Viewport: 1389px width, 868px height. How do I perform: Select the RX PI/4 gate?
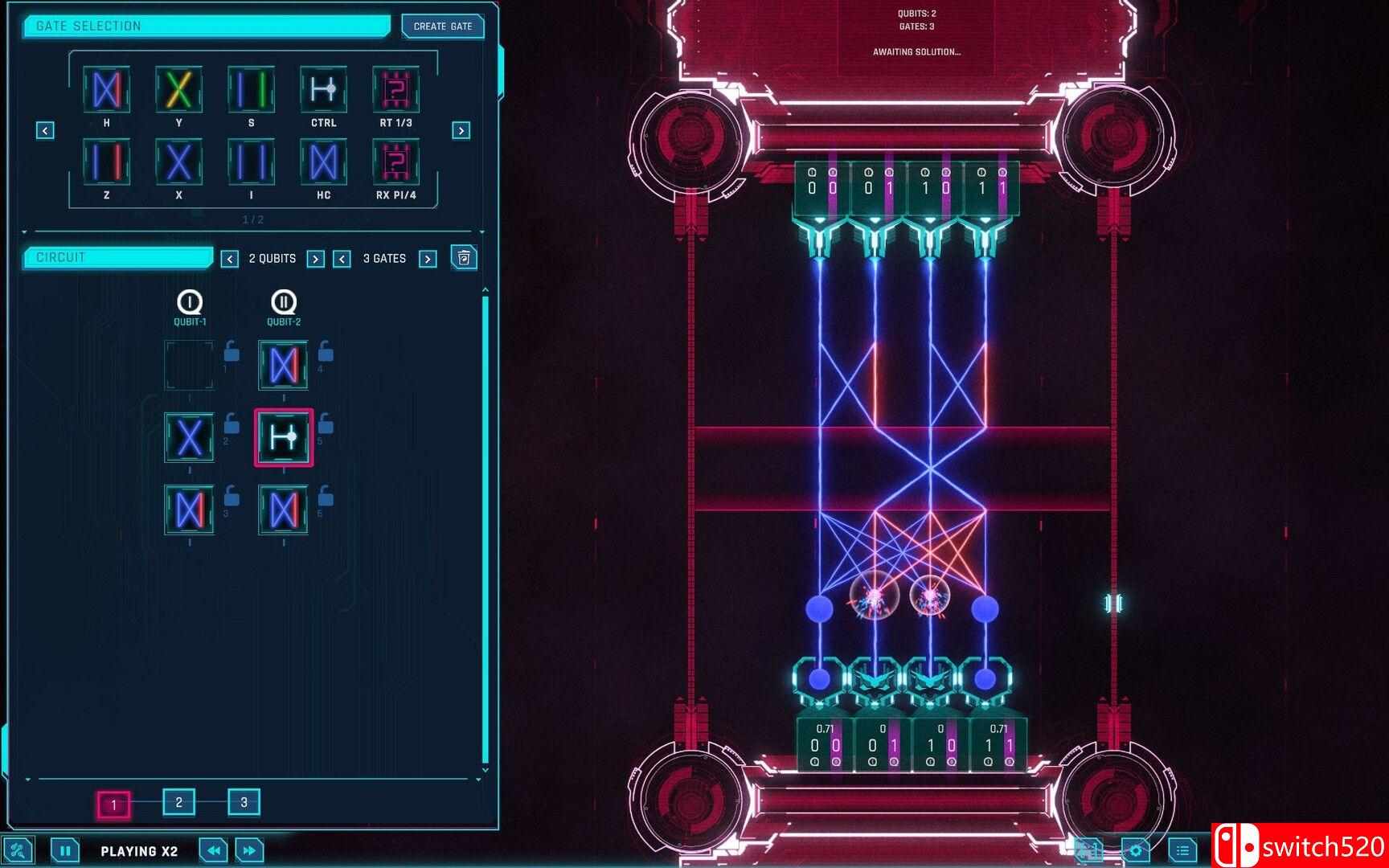pos(395,164)
